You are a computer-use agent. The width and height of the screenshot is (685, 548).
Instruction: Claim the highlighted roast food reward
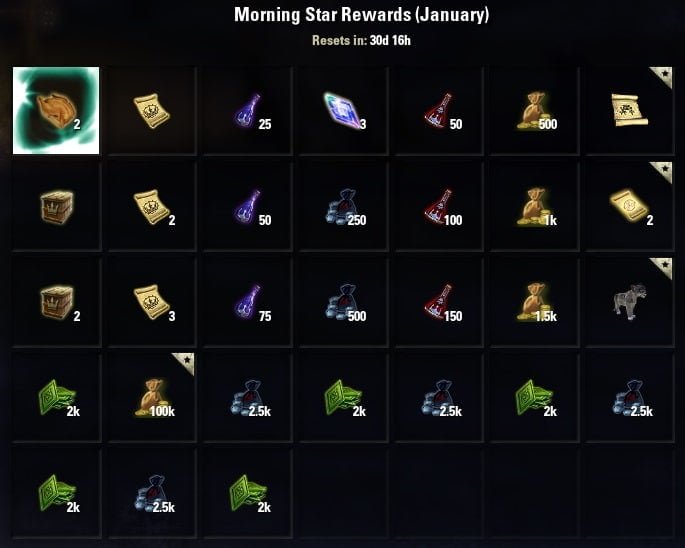56,110
